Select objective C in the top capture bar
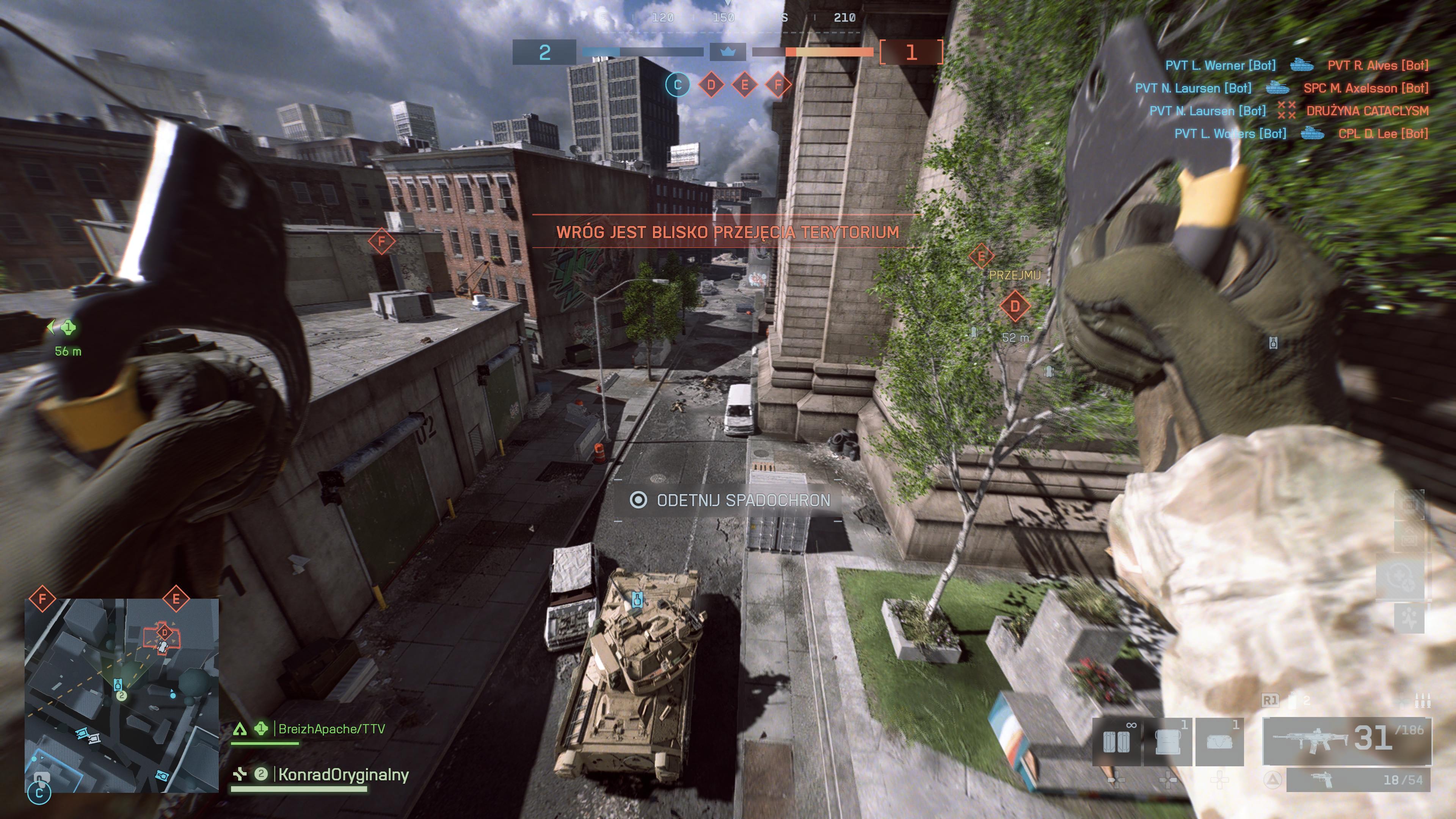 (x=677, y=85)
